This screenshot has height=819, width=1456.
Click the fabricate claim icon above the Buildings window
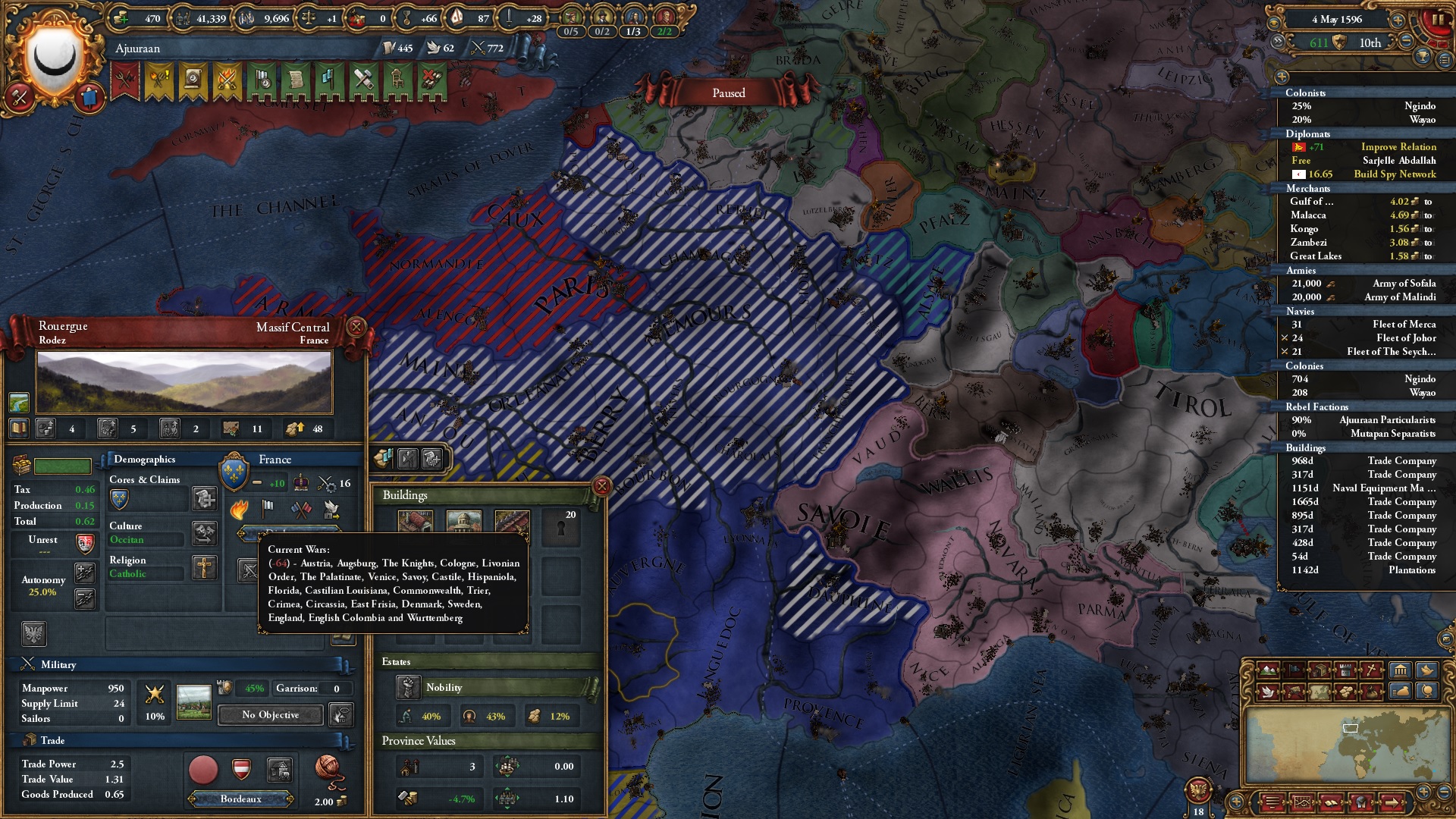[433, 460]
